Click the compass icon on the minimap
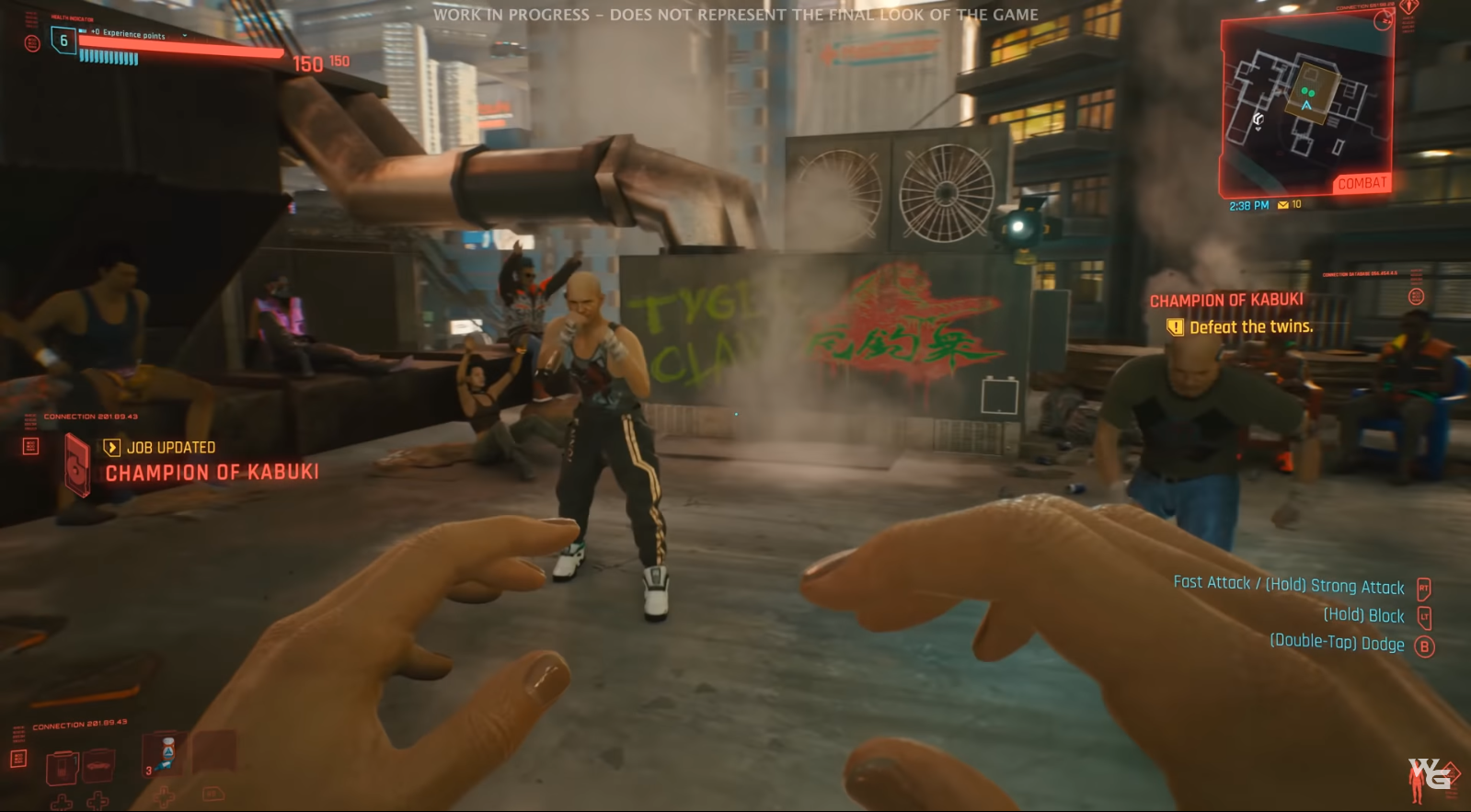This screenshot has width=1471, height=812. (1383, 22)
